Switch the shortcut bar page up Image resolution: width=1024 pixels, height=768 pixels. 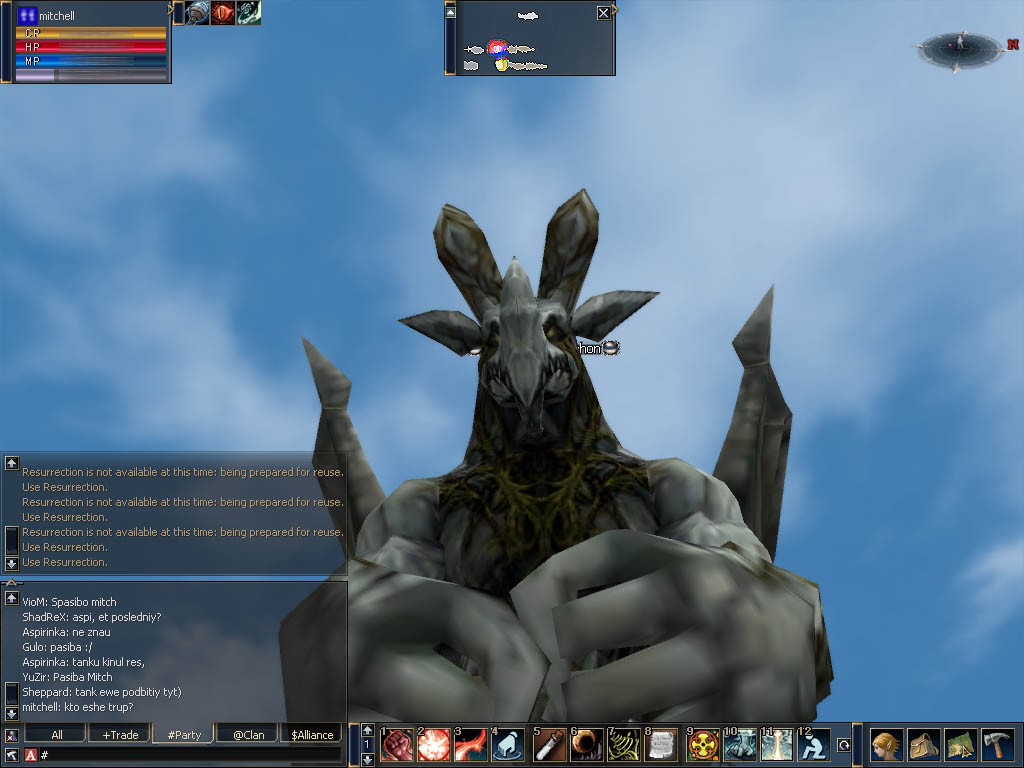[368, 730]
